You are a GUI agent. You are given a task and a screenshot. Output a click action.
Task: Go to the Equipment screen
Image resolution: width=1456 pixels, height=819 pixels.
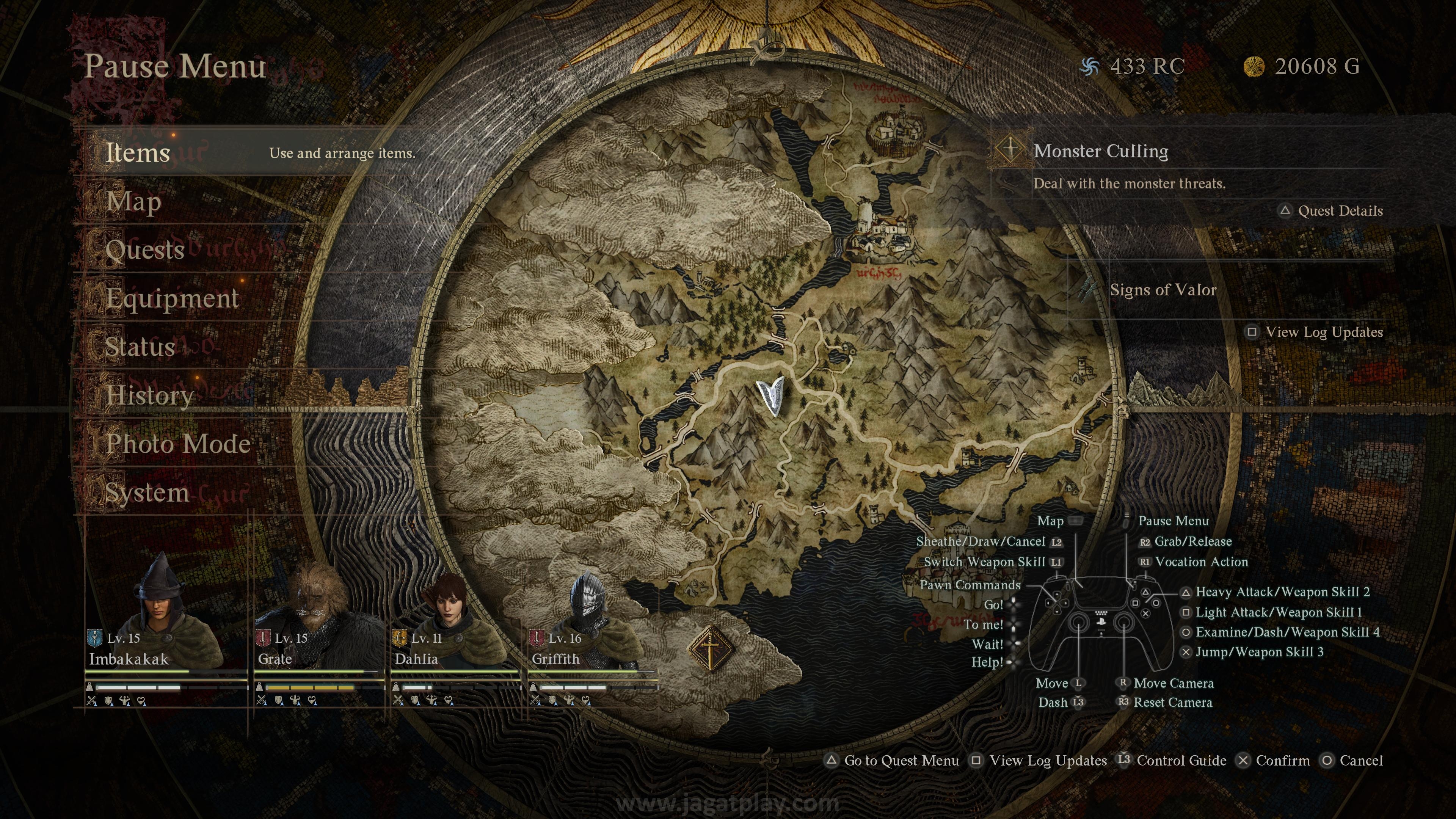[173, 298]
